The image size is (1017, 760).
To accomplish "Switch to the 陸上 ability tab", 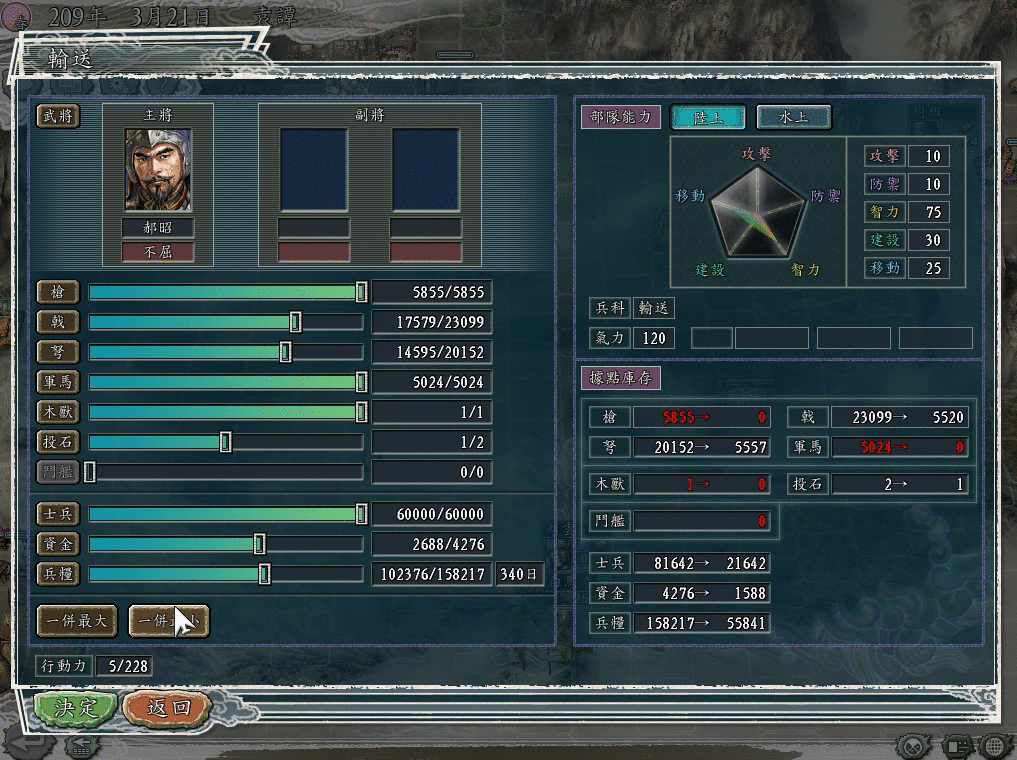I will click(708, 117).
